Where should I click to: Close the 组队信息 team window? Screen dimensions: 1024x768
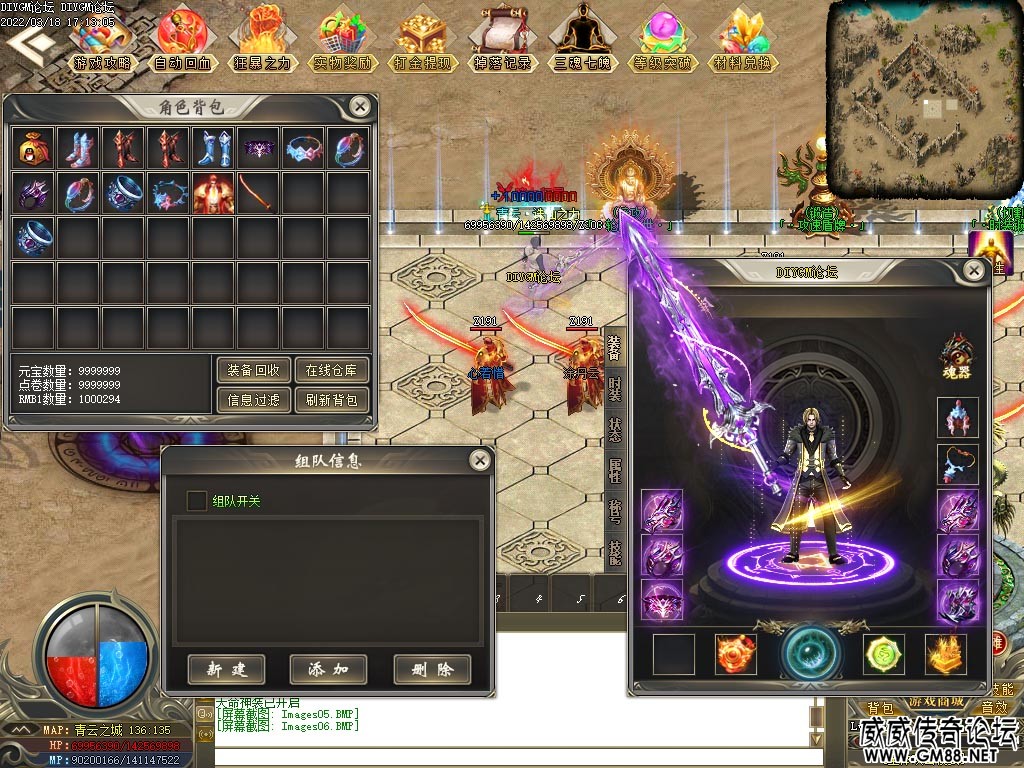[480, 460]
